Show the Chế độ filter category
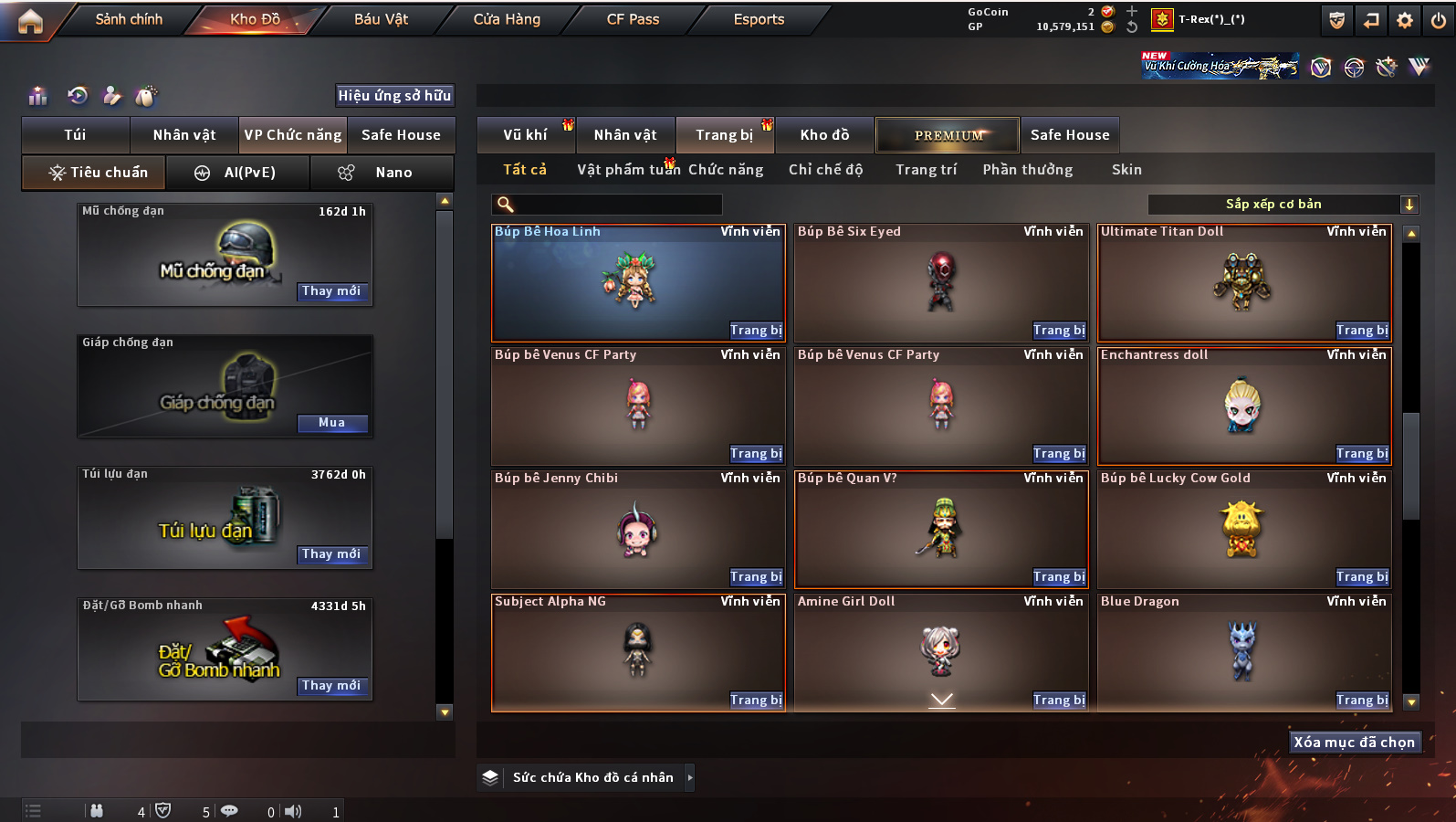Screen dimensions: 1456x822 point(825,170)
